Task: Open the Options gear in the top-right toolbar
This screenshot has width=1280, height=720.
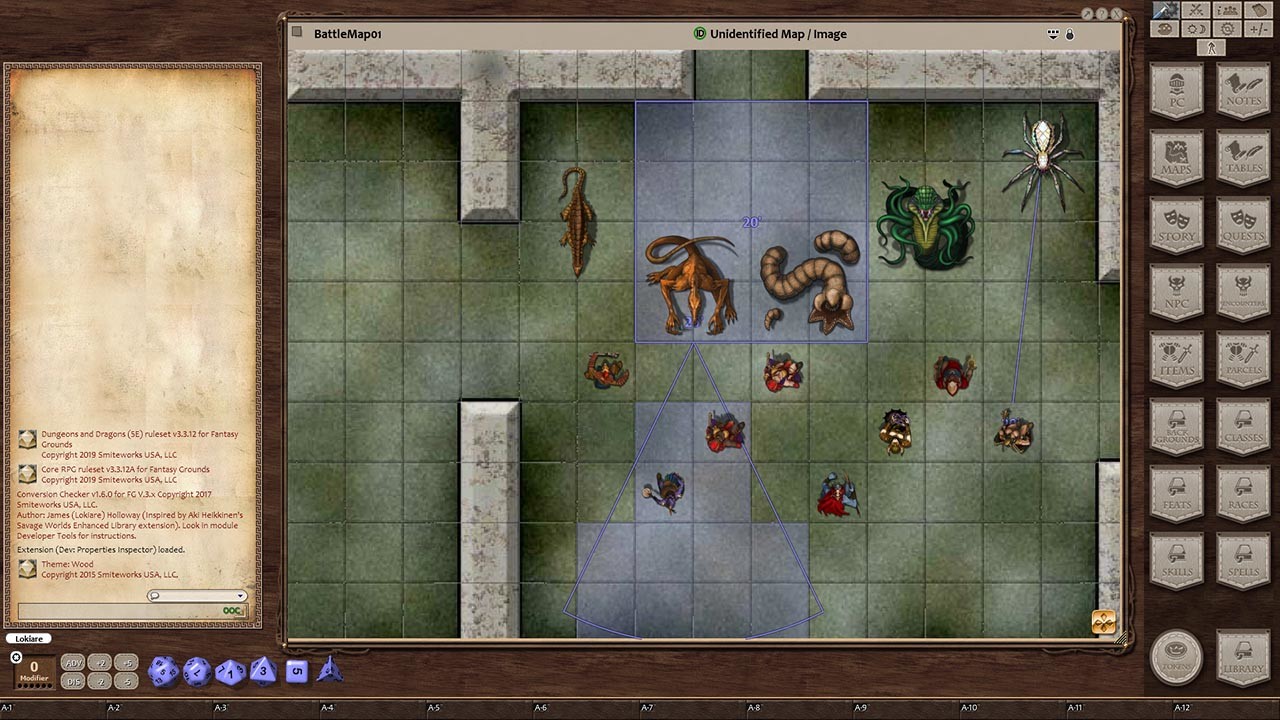Action: tap(1226, 27)
